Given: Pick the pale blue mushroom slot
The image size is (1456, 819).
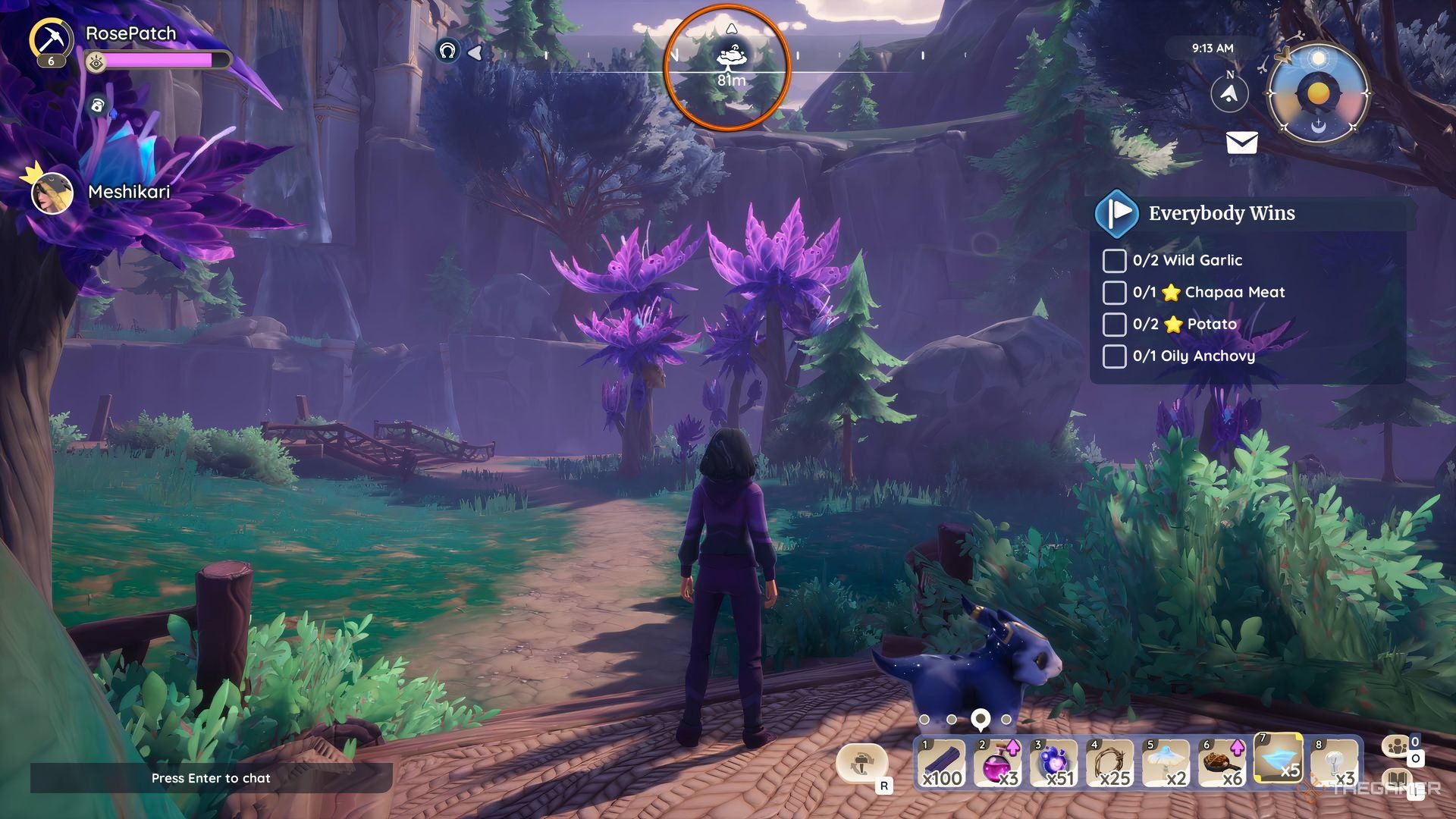Looking at the screenshot, I should click(1166, 762).
